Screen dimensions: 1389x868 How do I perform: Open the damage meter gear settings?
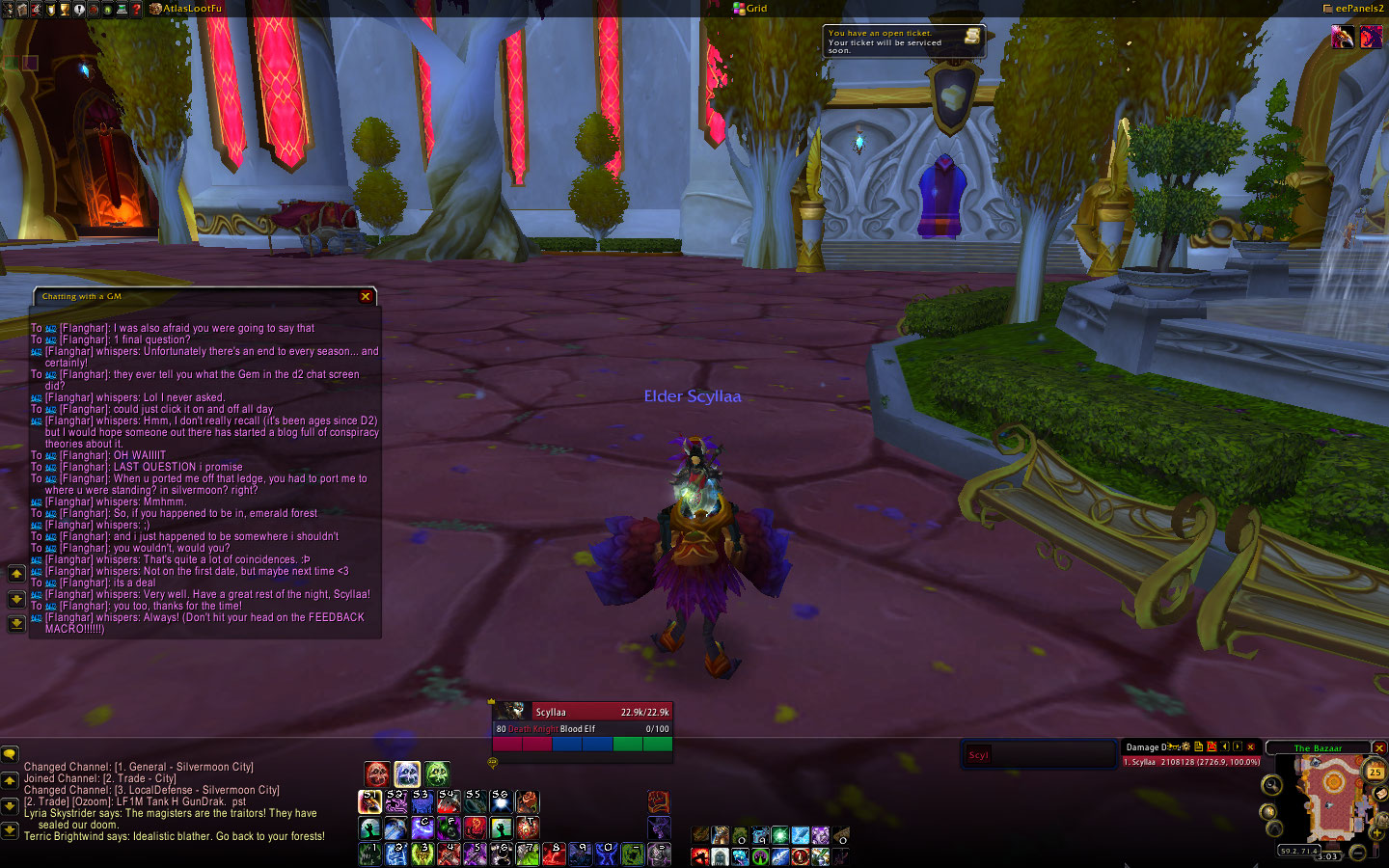[1185, 746]
